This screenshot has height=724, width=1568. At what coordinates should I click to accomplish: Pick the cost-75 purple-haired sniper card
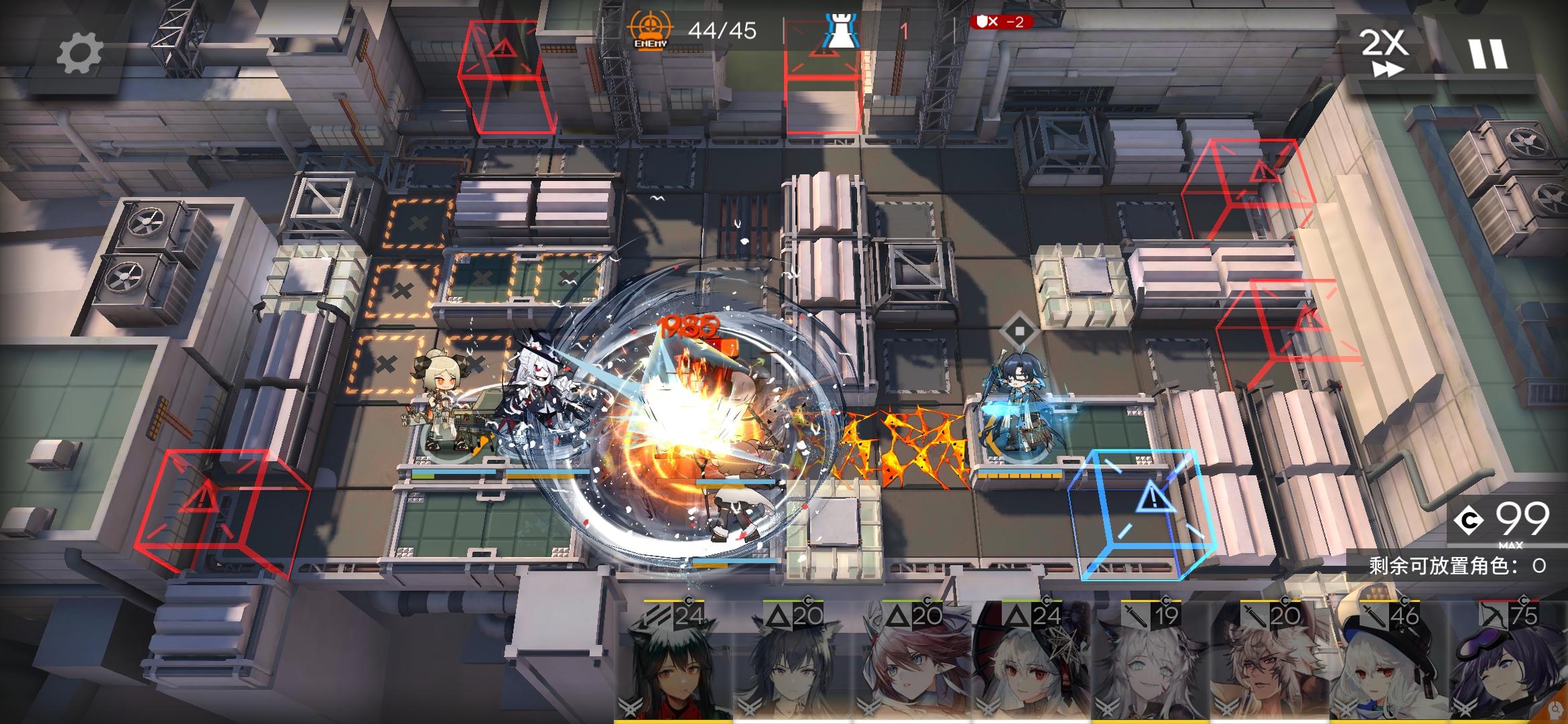click(1508, 664)
